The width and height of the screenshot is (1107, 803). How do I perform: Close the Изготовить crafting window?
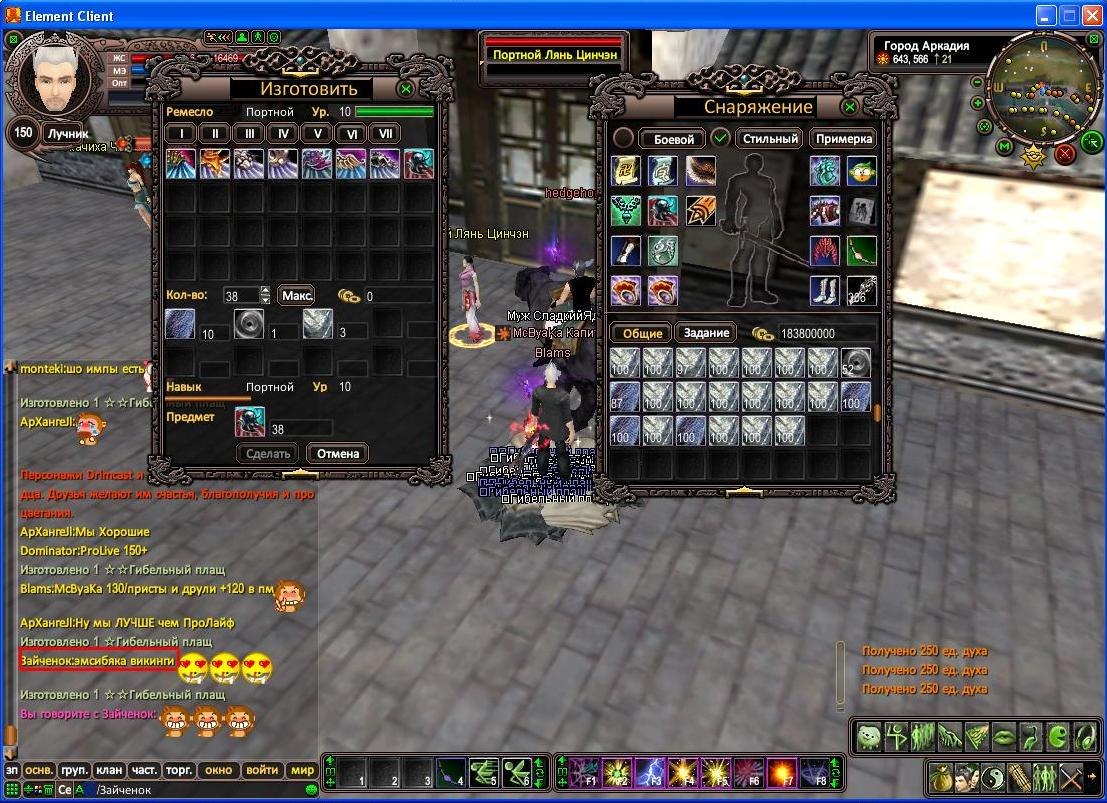[406, 89]
